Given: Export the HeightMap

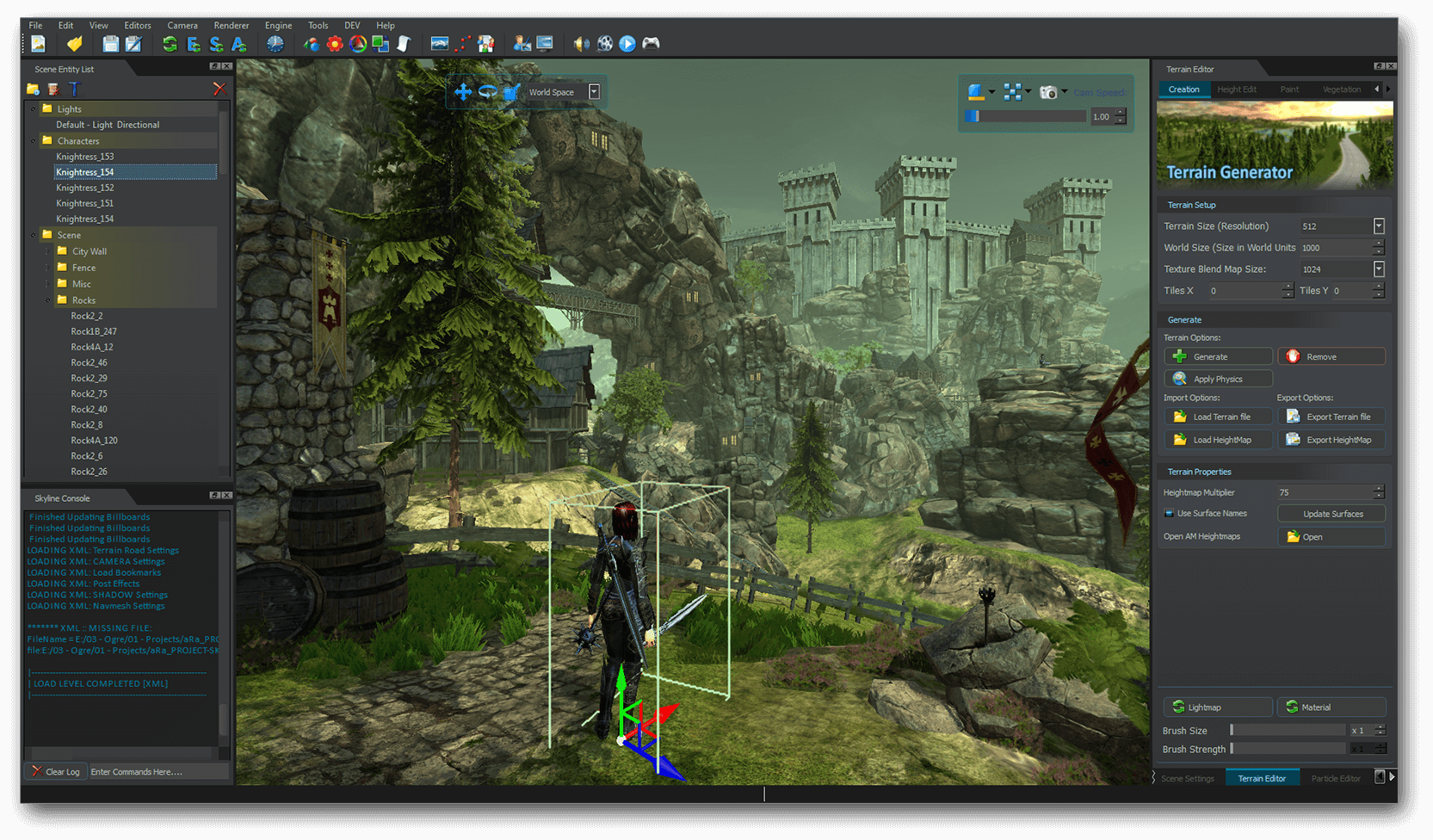Looking at the screenshot, I should [1331, 440].
